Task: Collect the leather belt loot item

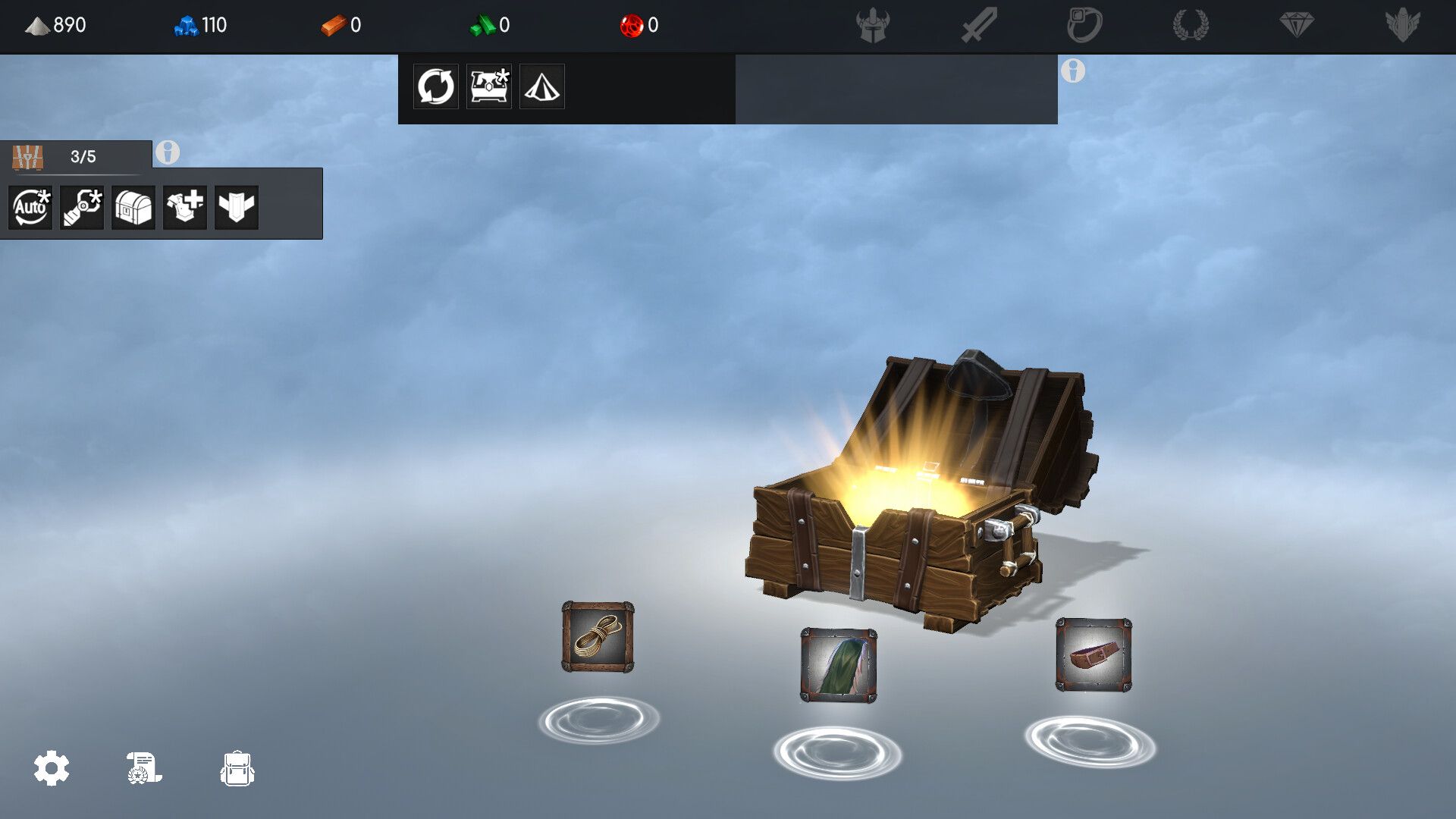Action: [1094, 654]
